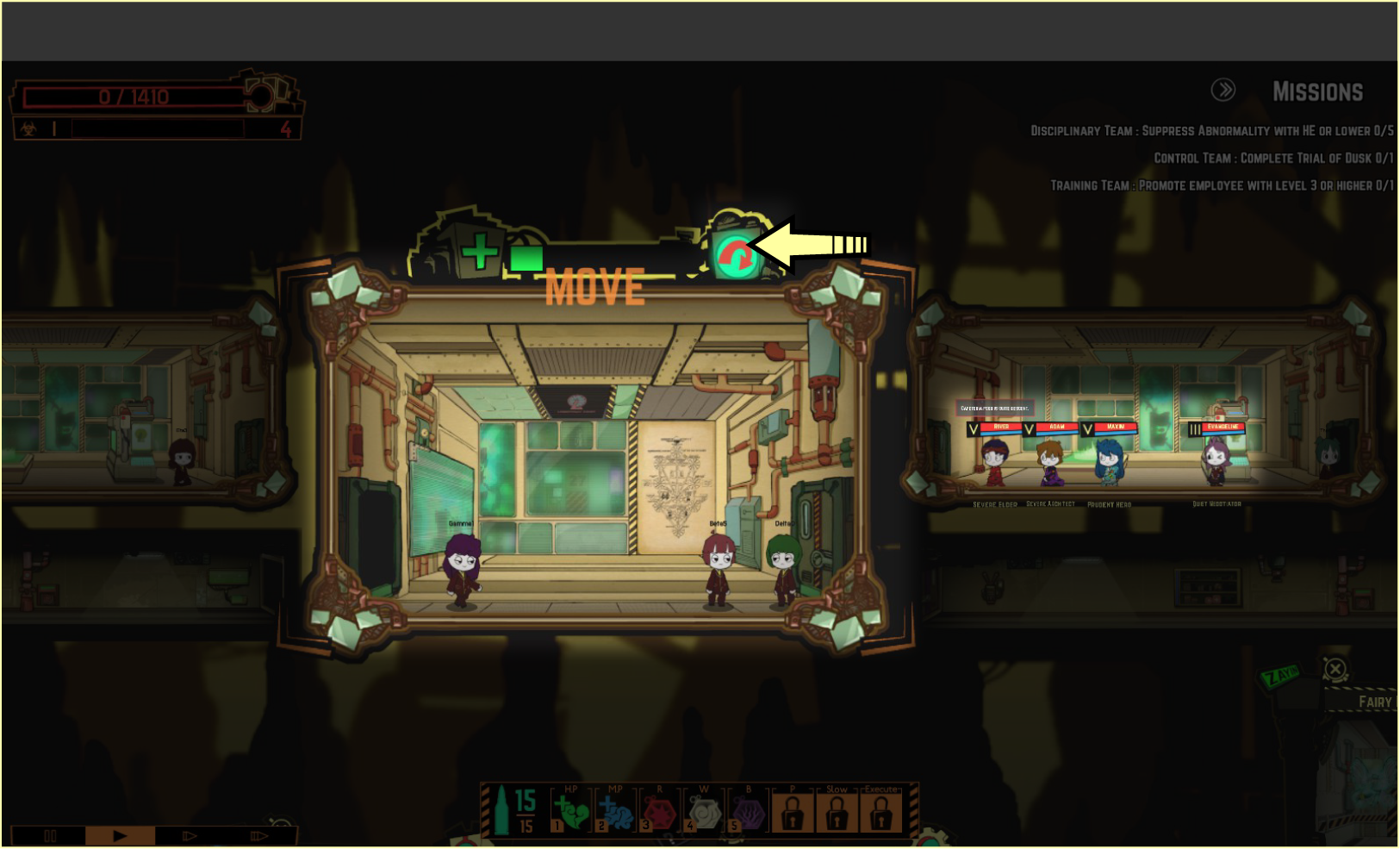Collapse the Missions panel arrow
Viewport: 1400px width, 849px height.
1223,90
